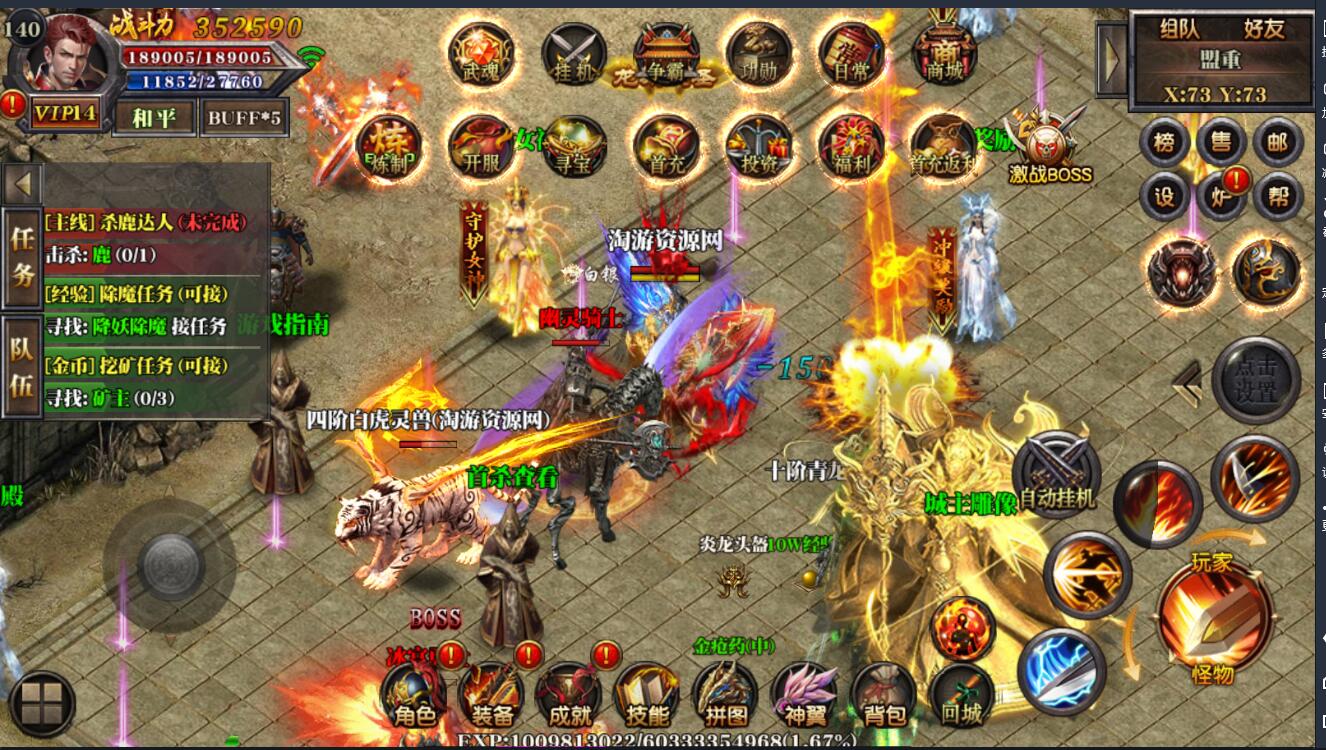Switch to the 队伍 team tab
Image resolution: width=1326 pixels, height=750 pixels.
[22, 366]
